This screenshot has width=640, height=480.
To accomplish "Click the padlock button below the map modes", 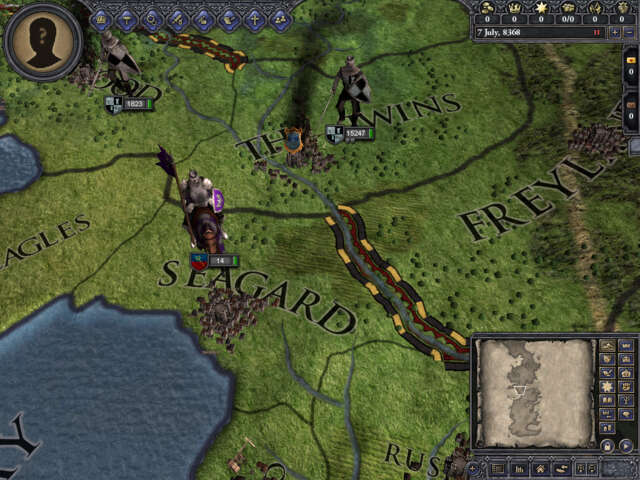I will pos(606,446).
